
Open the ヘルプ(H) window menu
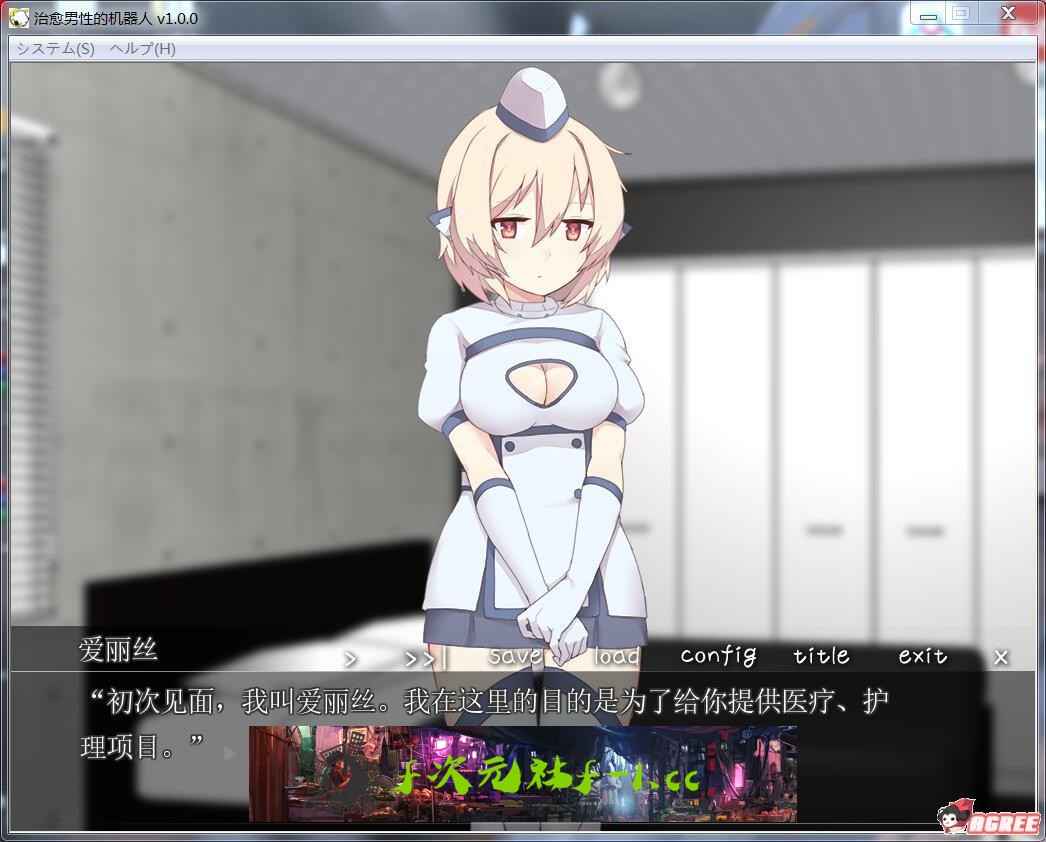tap(143, 49)
